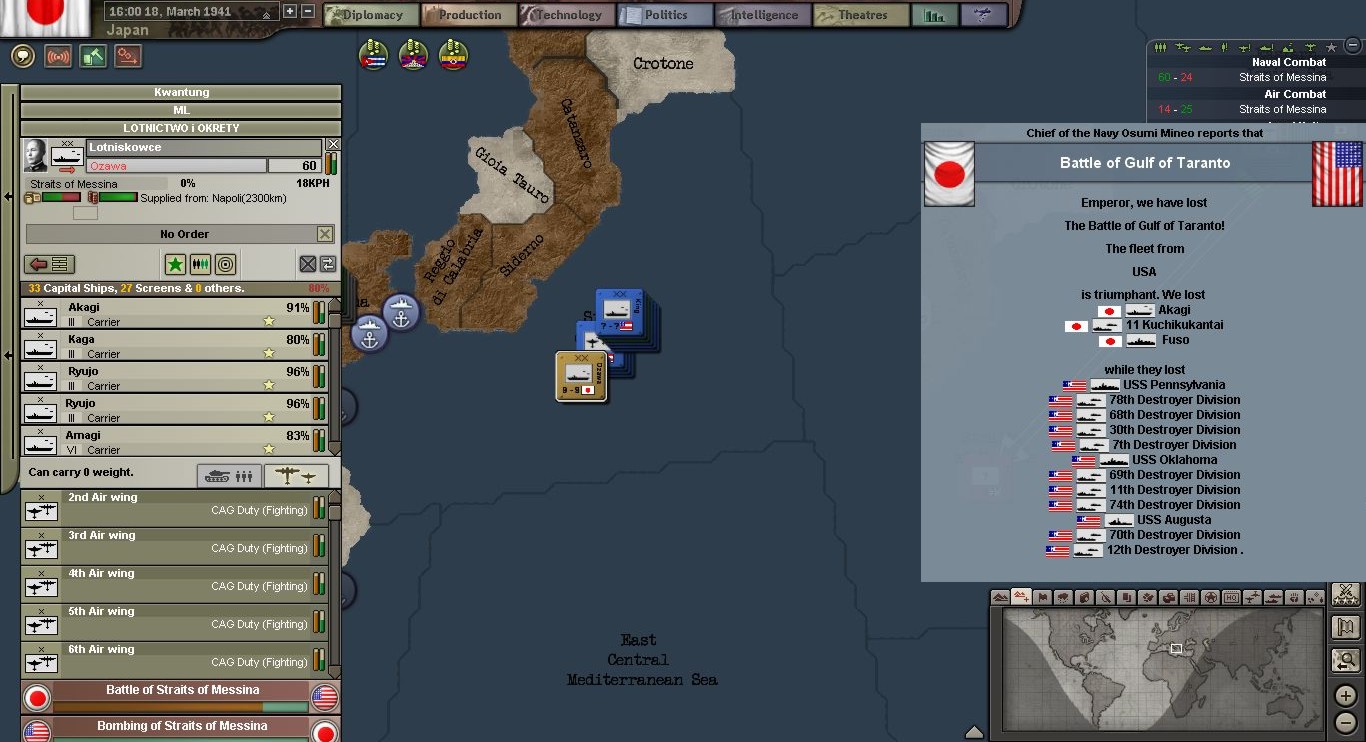Increase game speed with the plus button
The width and height of the screenshot is (1366, 742).
click(290, 11)
